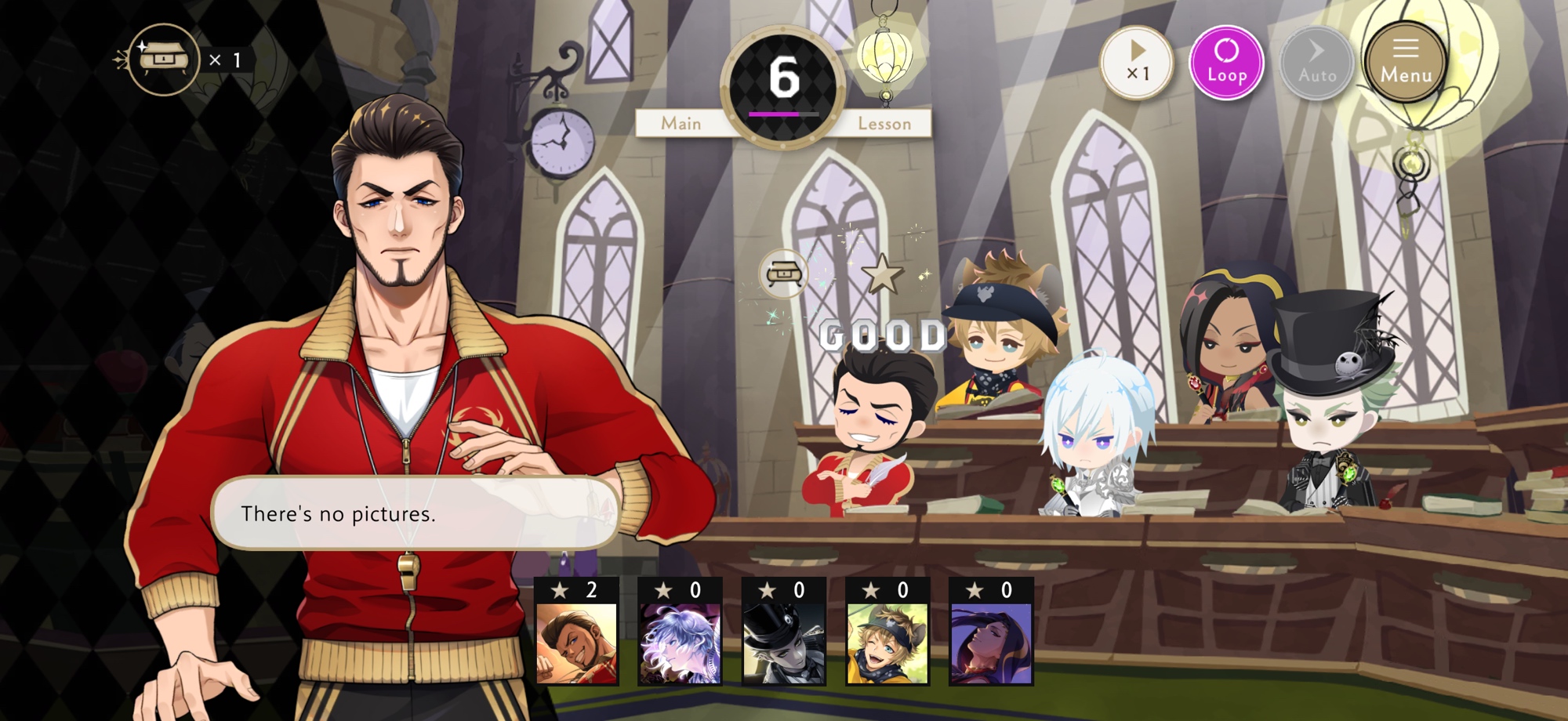Select the dark-haired character card in purple
This screenshot has height=721, width=1568.
coord(991,633)
